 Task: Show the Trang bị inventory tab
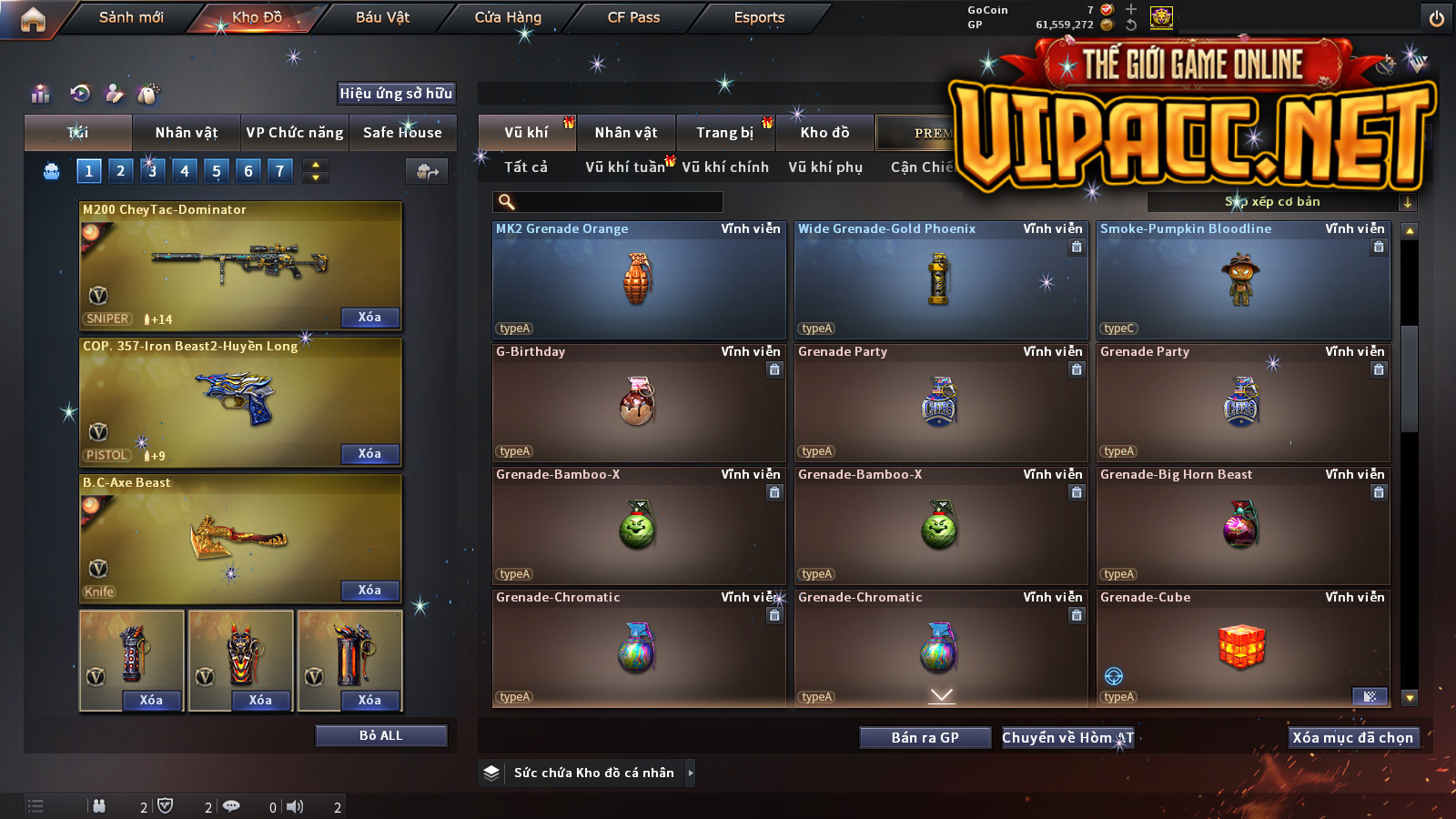tap(725, 133)
